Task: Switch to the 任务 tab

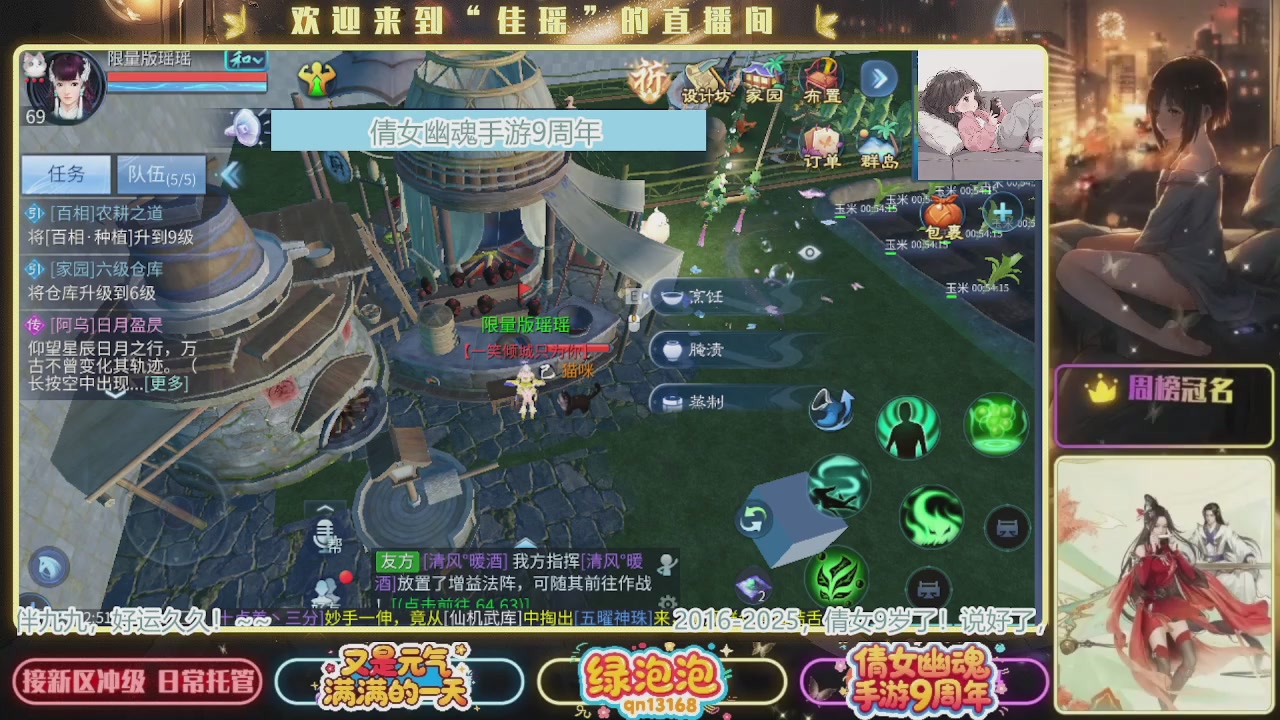Action: (65, 174)
